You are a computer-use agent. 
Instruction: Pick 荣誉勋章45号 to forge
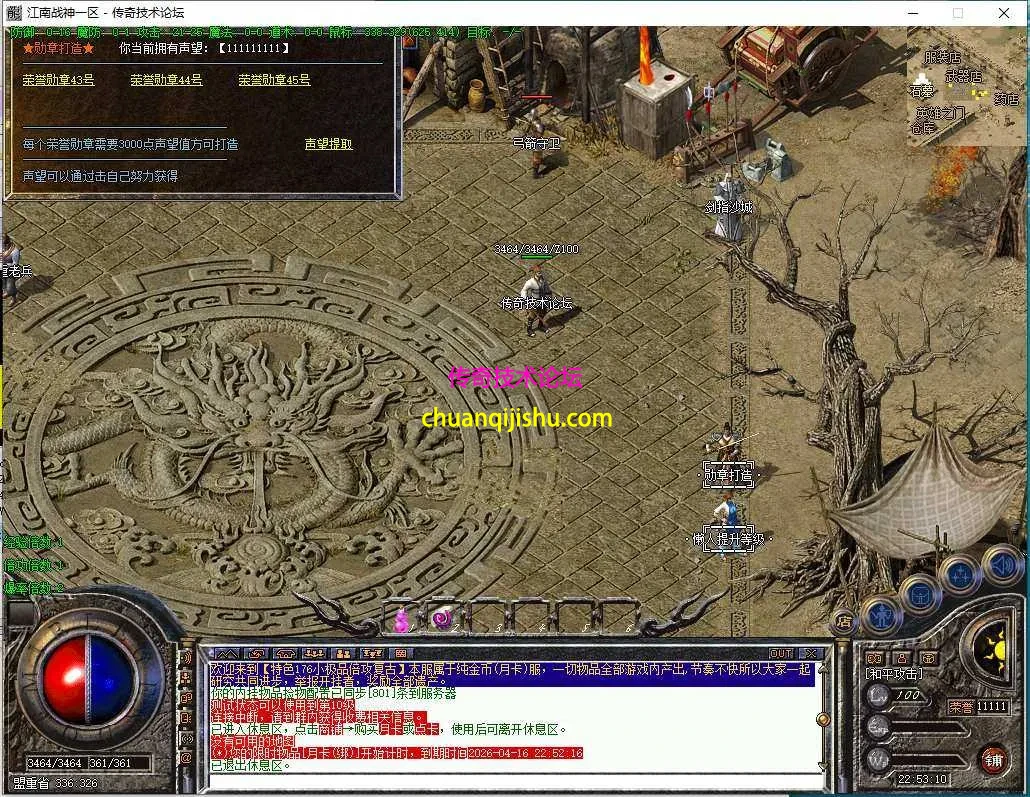(274, 80)
